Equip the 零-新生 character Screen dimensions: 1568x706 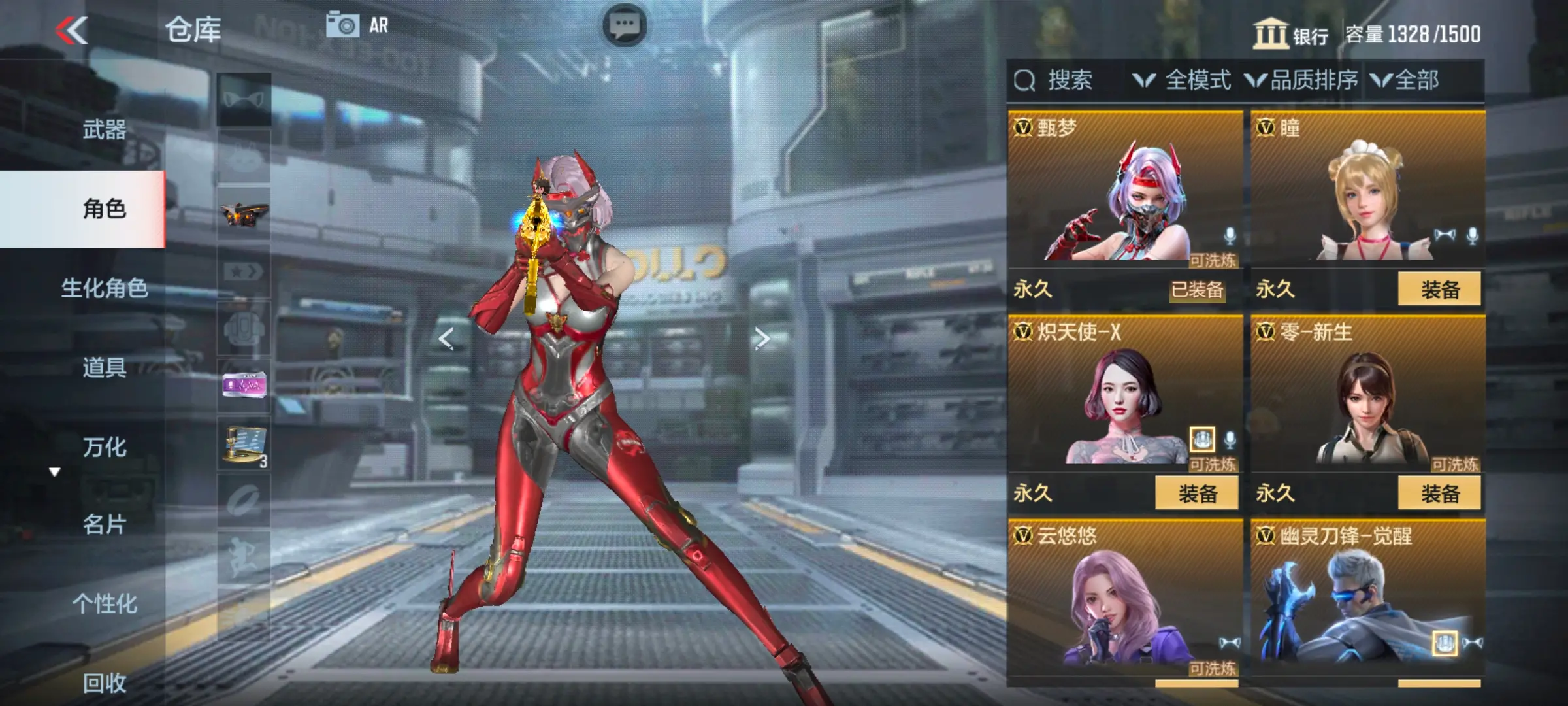1439,494
